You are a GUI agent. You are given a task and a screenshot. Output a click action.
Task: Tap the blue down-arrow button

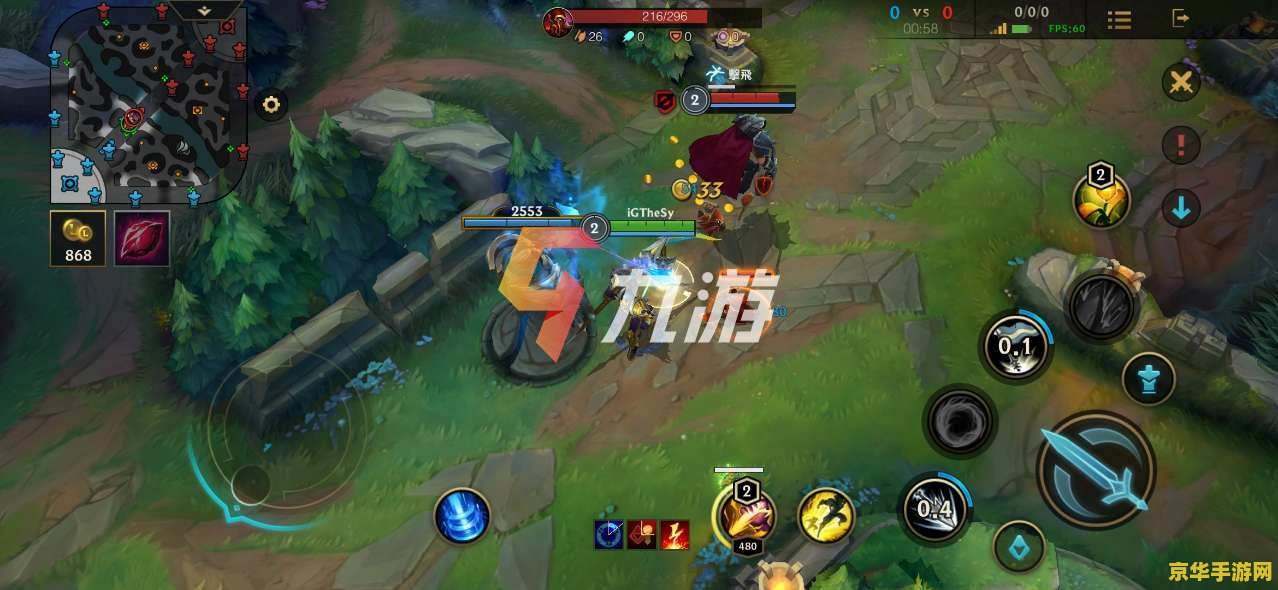coord(1181,208)
